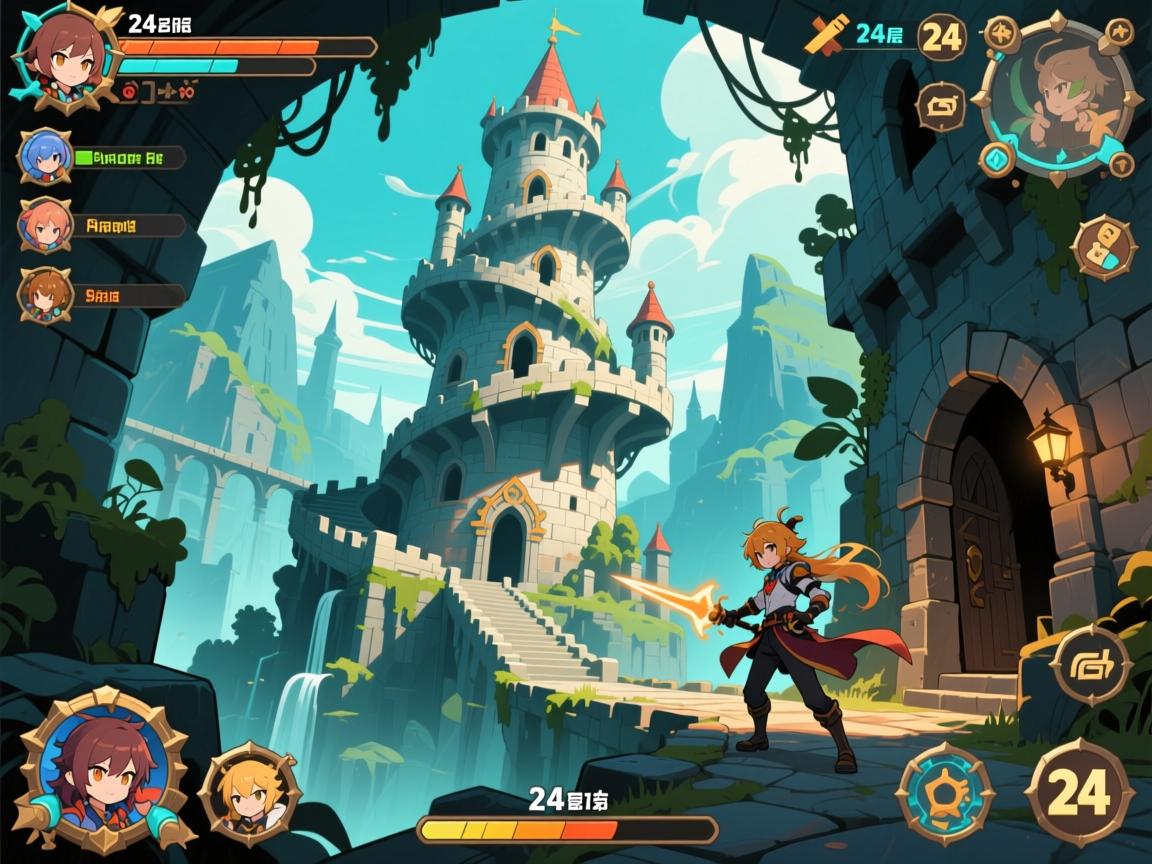Screen dimensions: 1152x864
Task: Click the octagonal scroll-and-potion icon
Action: point(1103,247)
